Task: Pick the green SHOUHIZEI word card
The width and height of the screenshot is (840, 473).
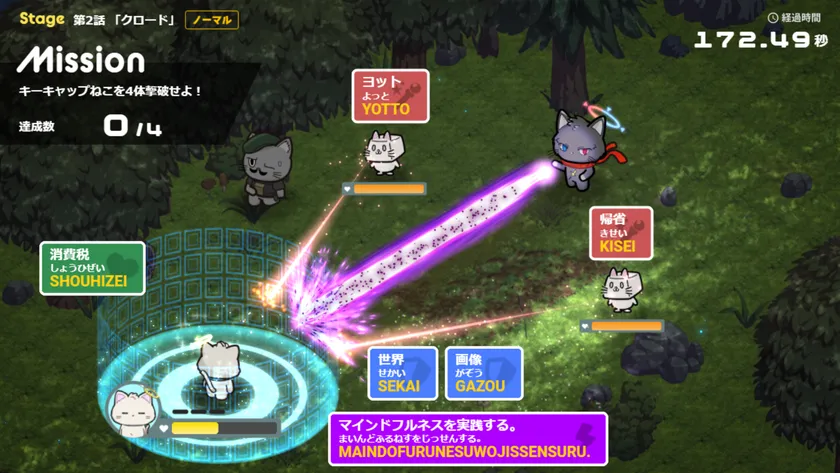Action: tap(92, 268)
